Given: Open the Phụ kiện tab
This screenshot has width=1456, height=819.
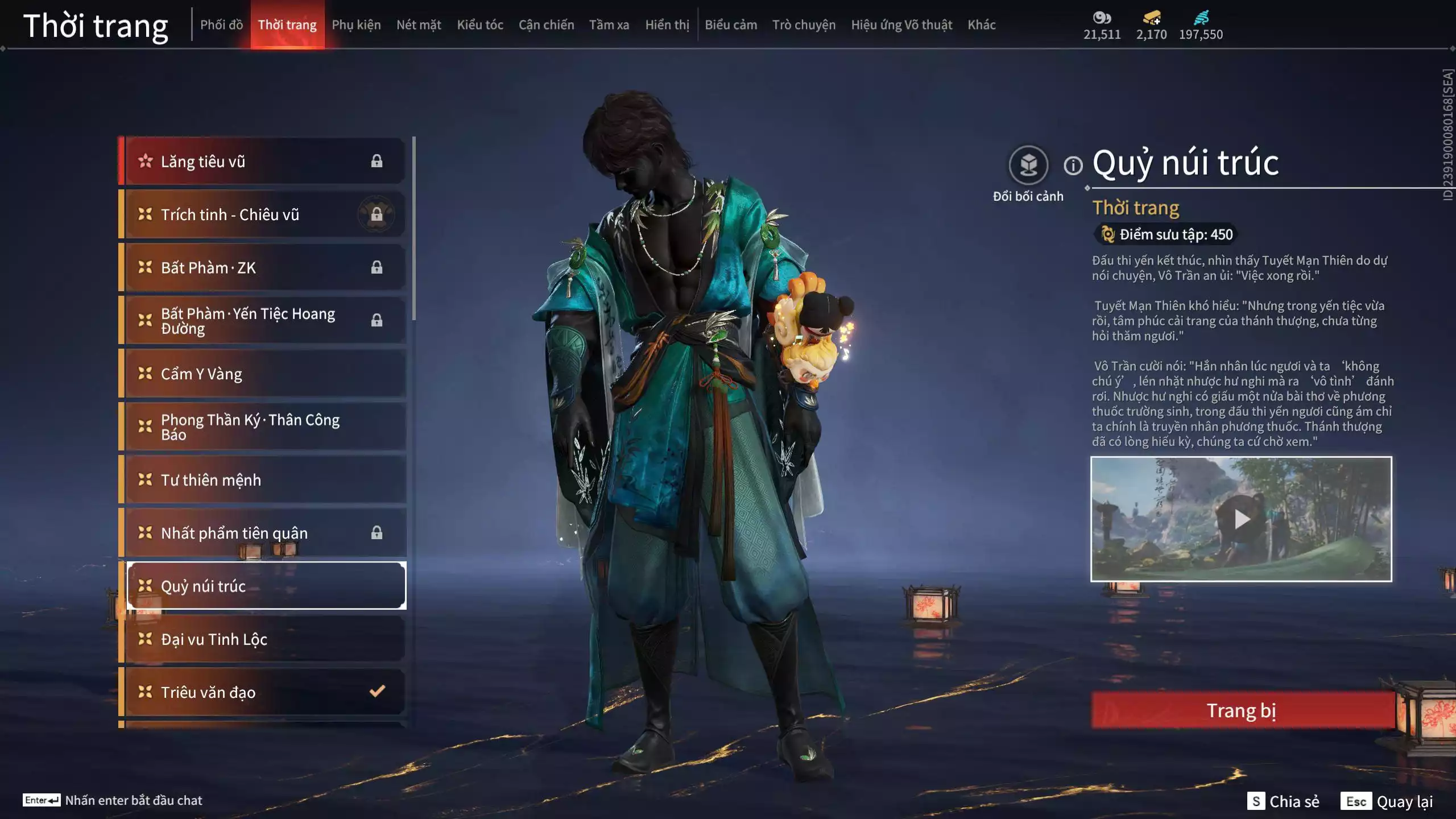Looking at the screenshot, I should pyautogui.click(x=356, y=25).
